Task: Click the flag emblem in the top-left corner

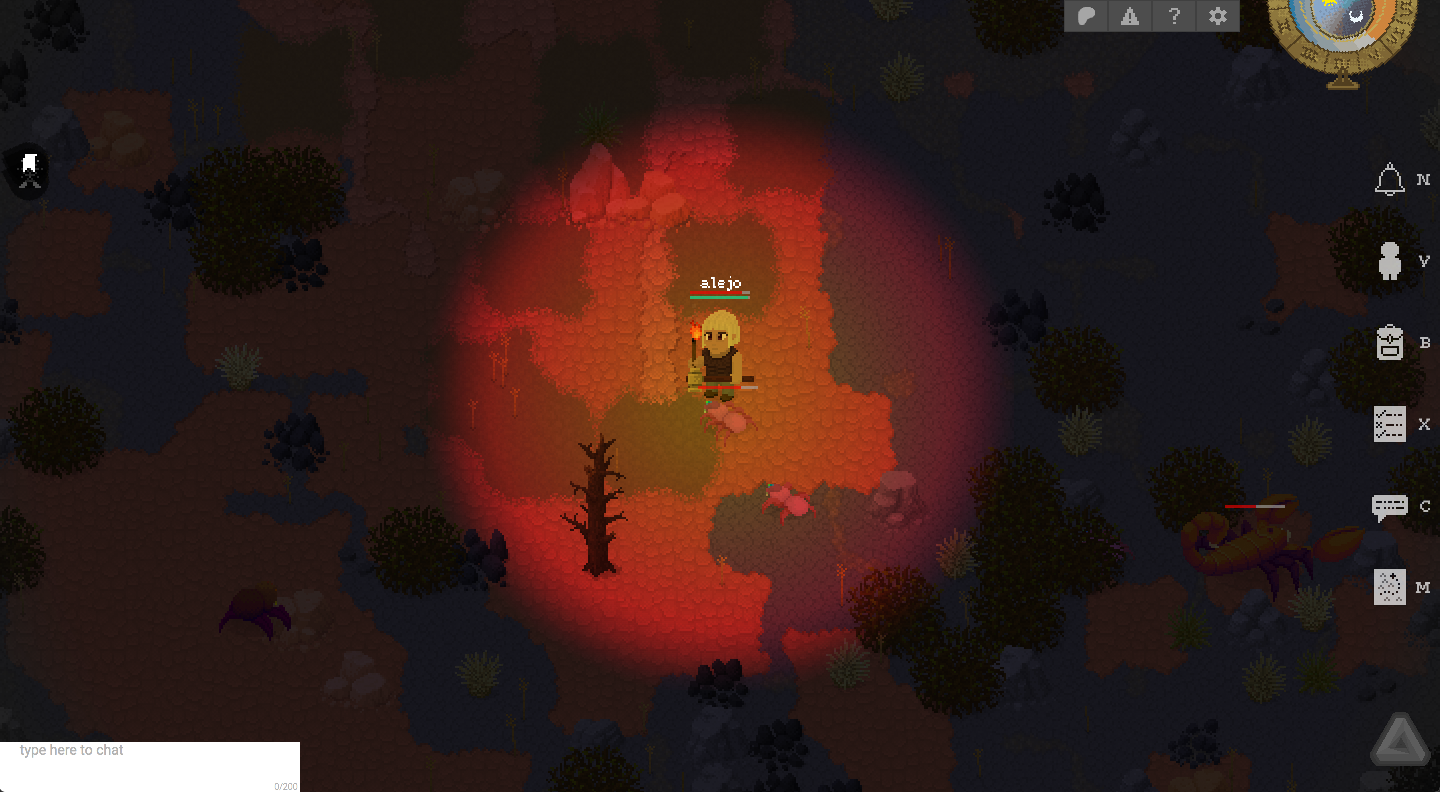Action: (x=27, y=171)
